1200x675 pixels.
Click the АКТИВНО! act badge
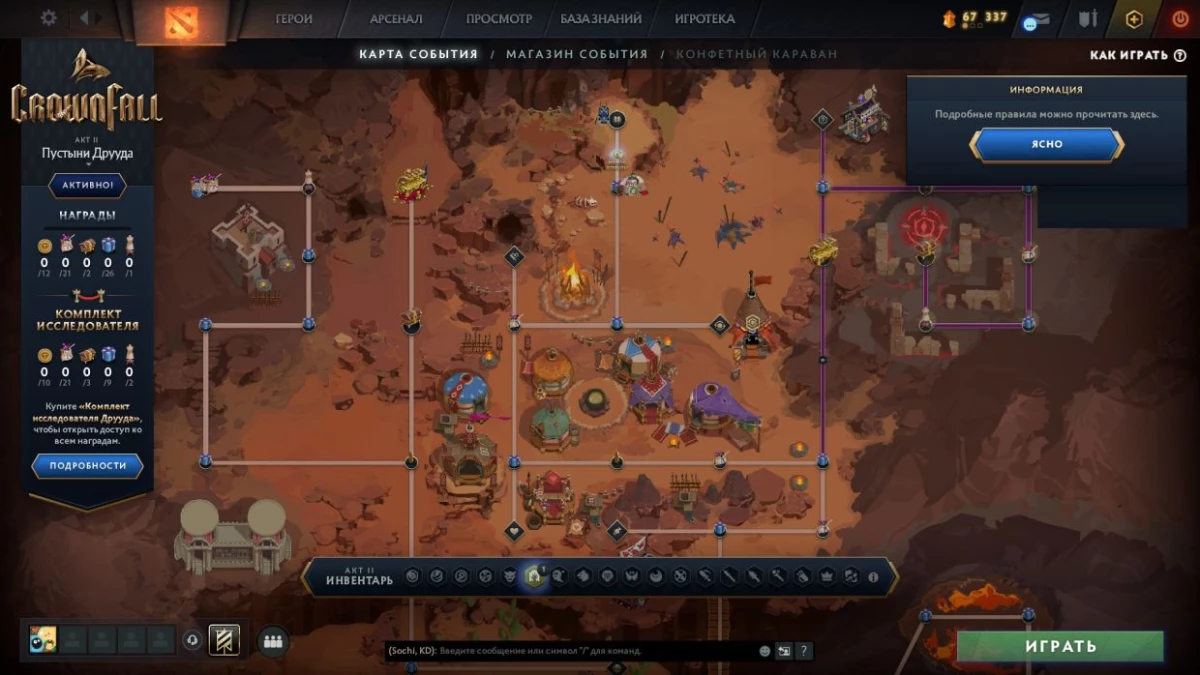click(88, 185)
